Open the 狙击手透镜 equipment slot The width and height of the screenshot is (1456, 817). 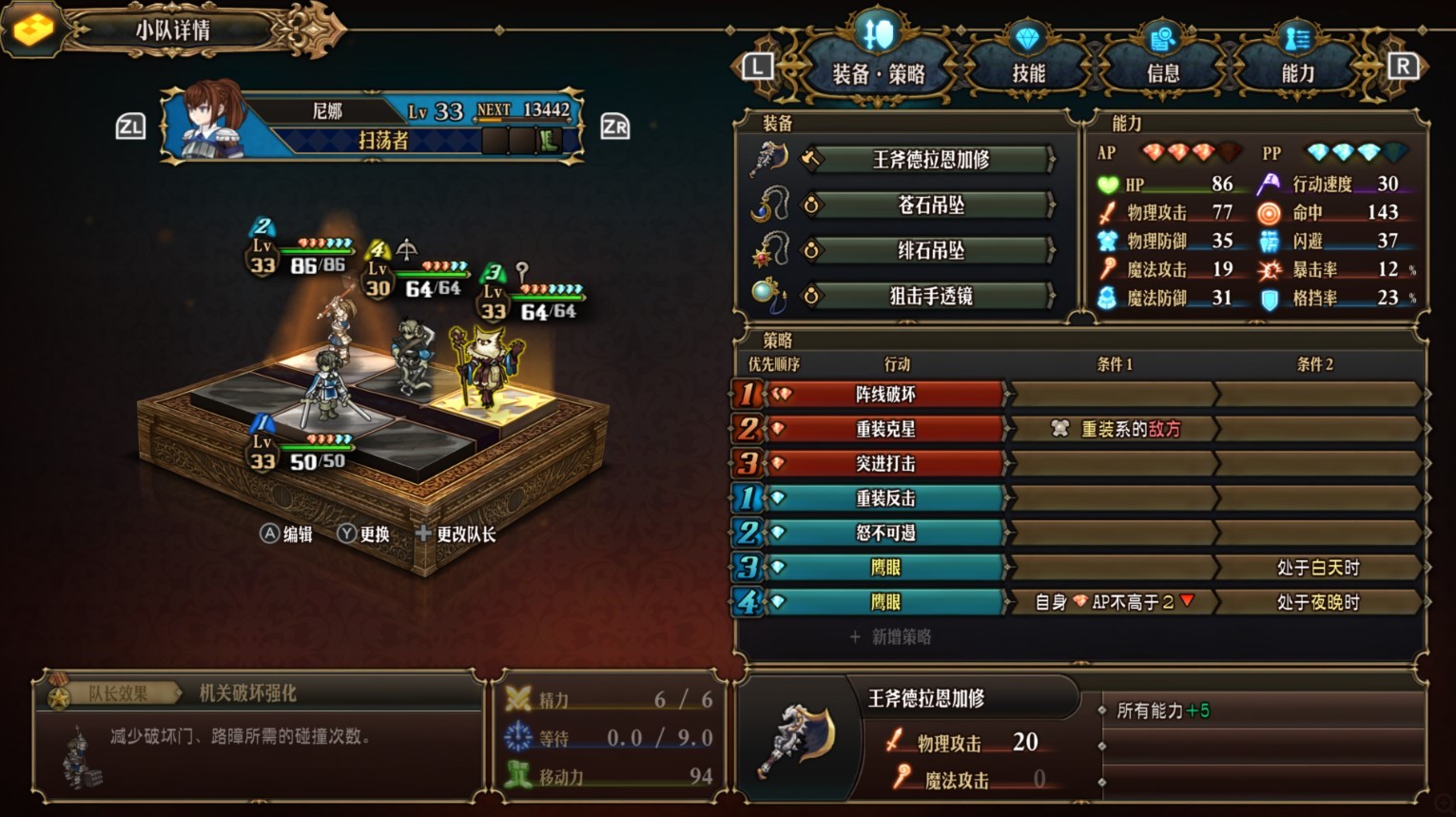(x=930, y=297)
